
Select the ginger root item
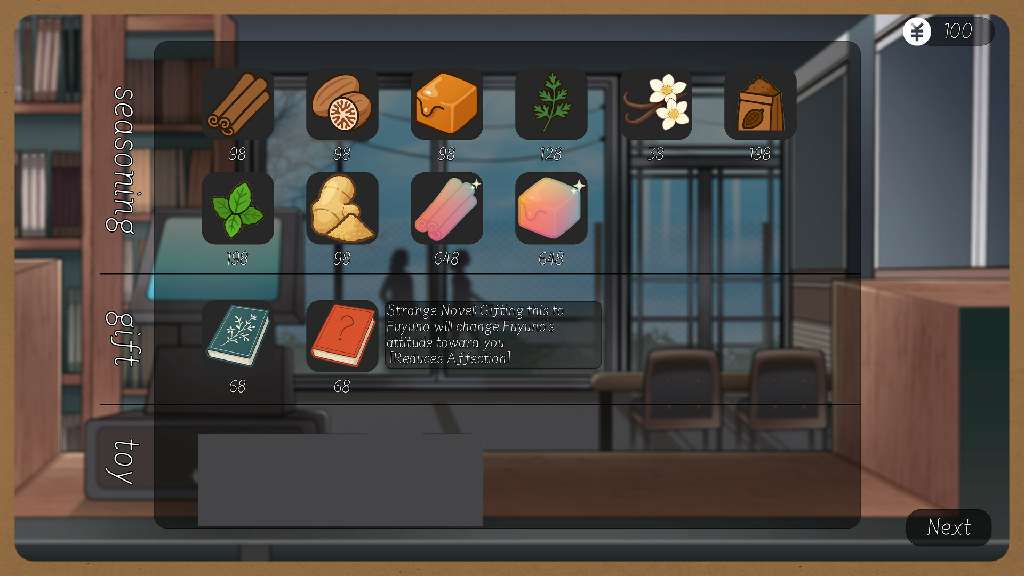(342, 208)
